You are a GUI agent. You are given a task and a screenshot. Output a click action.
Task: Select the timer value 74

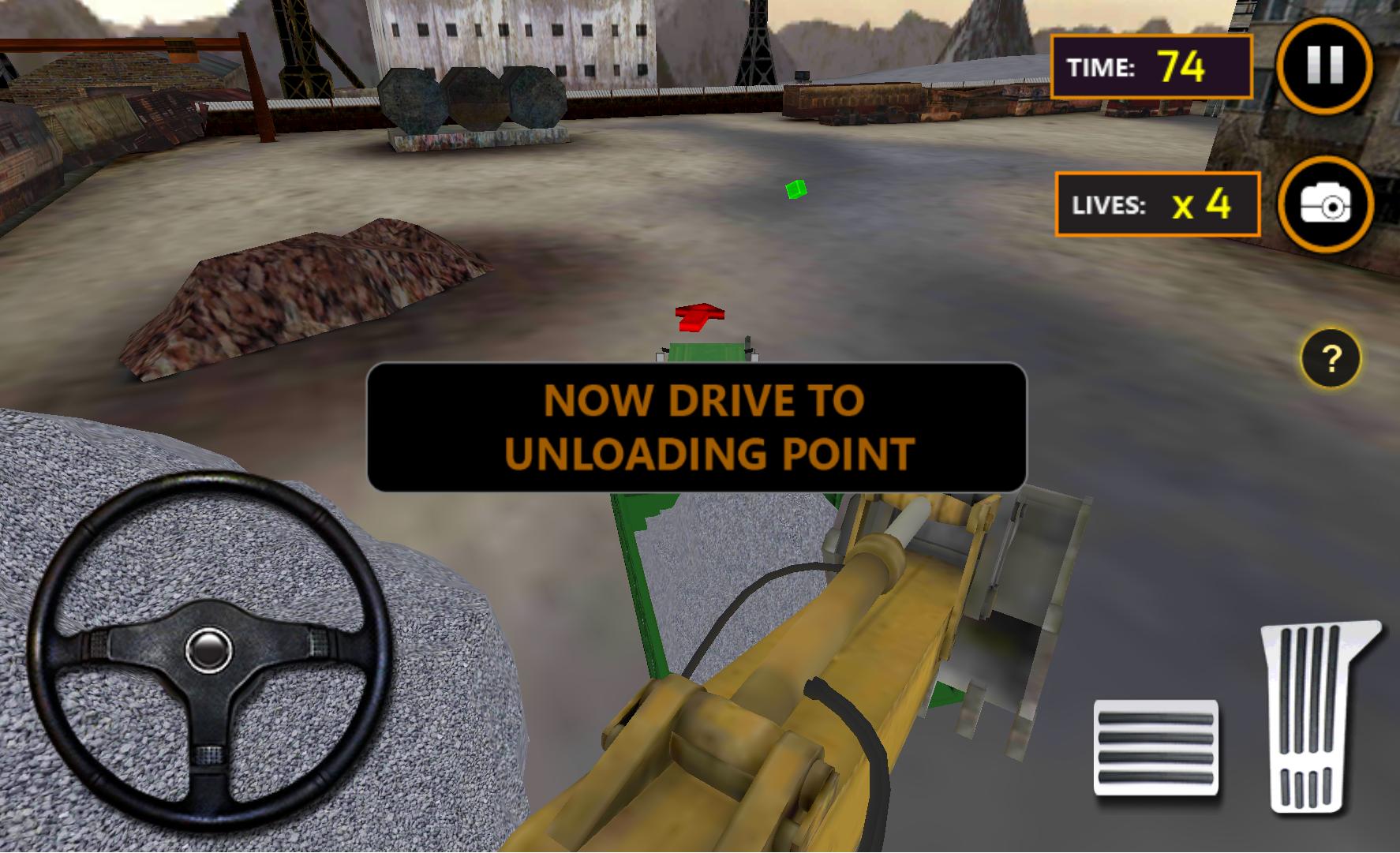tap(1180, 67)
